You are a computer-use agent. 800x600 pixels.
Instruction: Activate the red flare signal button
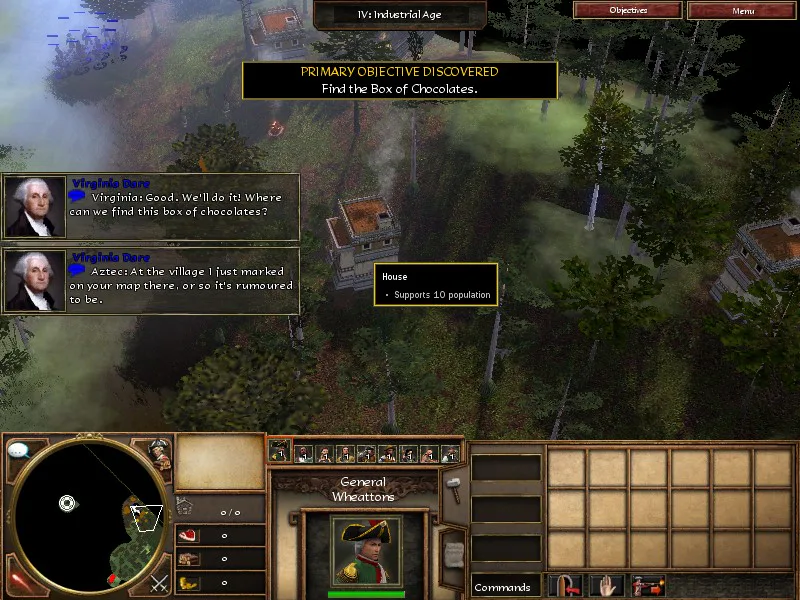17,582
